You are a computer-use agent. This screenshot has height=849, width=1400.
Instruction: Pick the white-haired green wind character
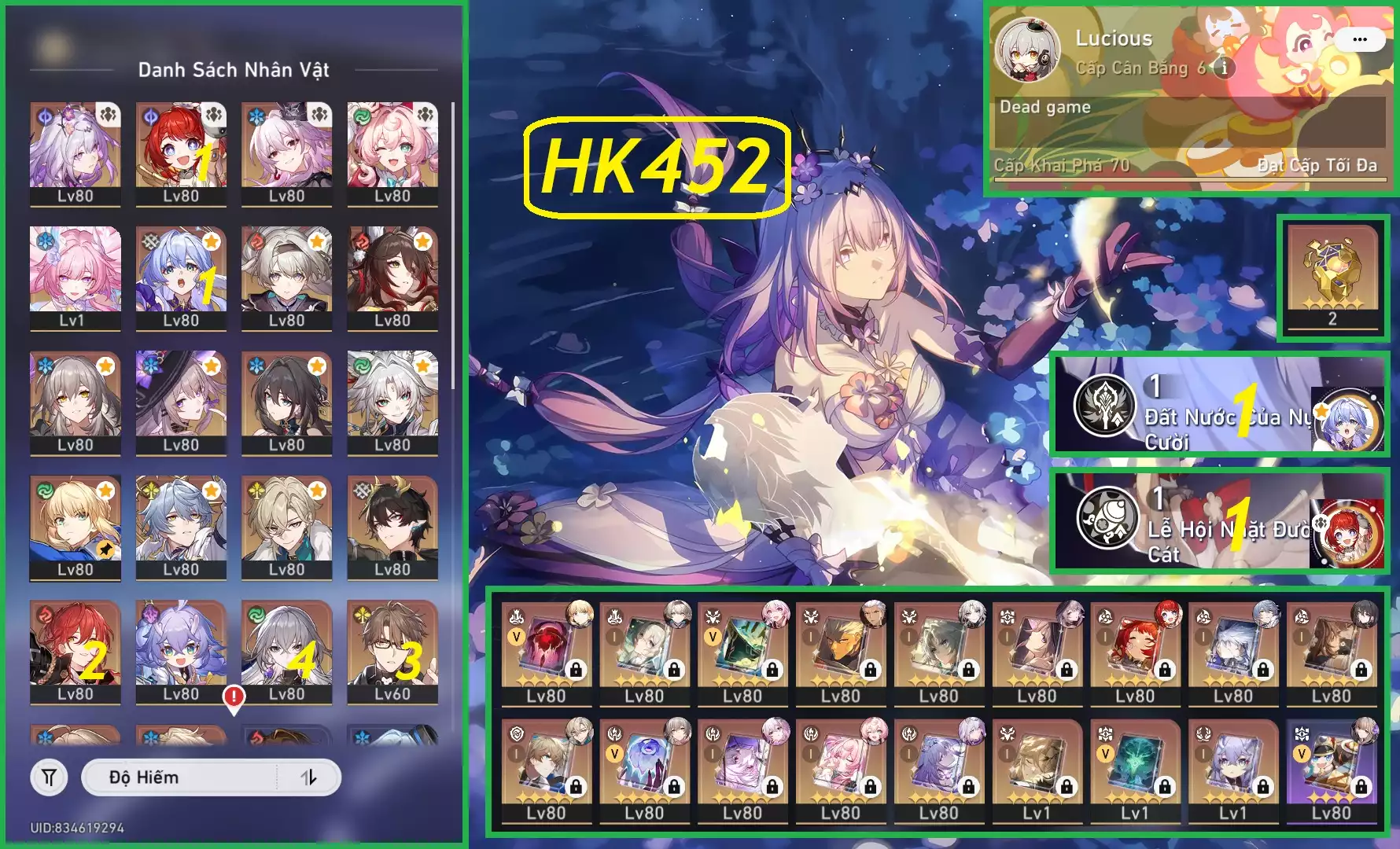click(x=392, y=402)
